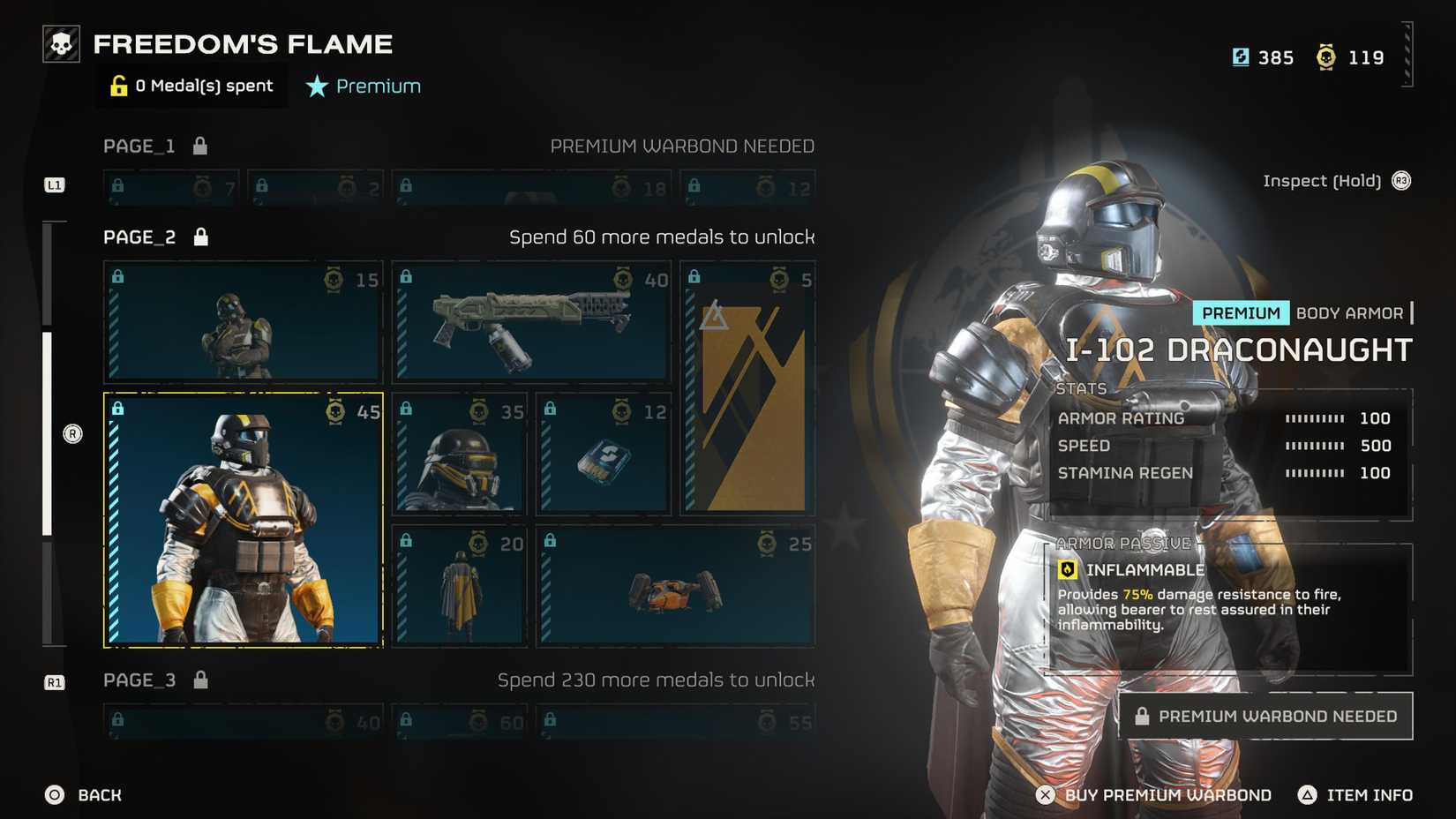Click the Freedom's Flame skull emblem
Image resolution: width=1456 pixels, height=819 pixels.
pyautogui.click(x=60, y=42)
